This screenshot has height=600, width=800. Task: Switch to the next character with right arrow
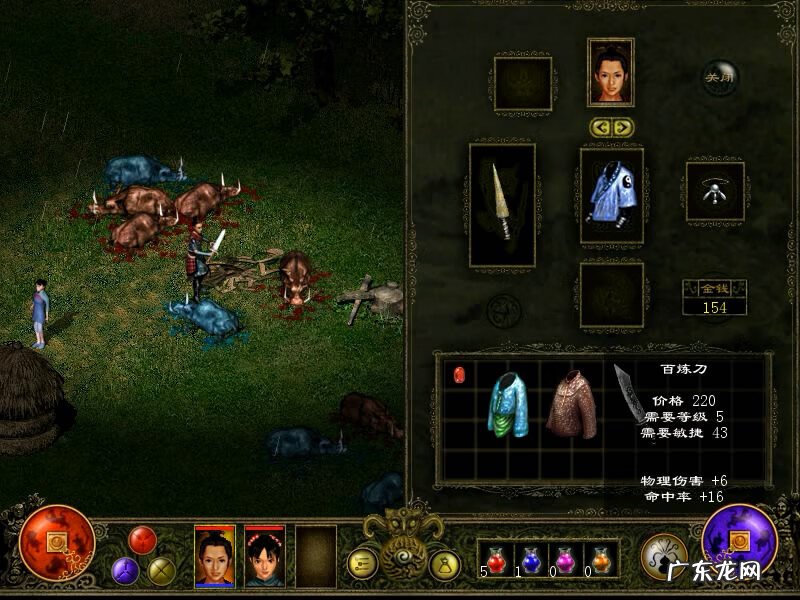tap(622, 127)
